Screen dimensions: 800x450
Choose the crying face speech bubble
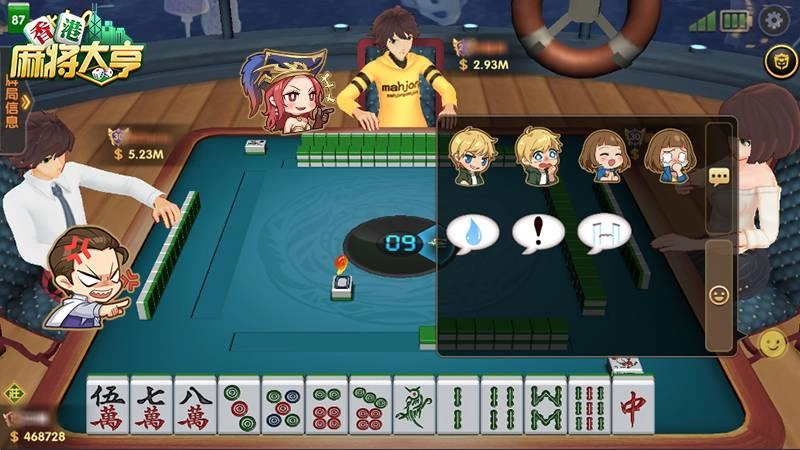pyautogui.click(x=603, y=233)
